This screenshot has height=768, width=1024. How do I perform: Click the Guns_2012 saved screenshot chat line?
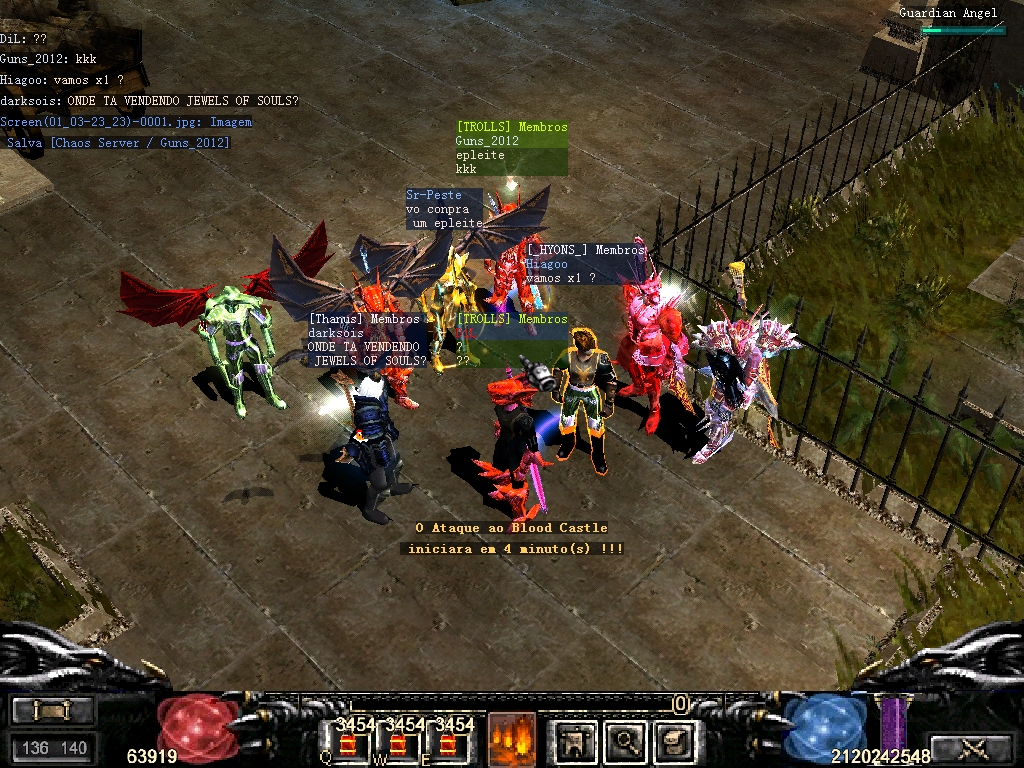click(118, 143)
